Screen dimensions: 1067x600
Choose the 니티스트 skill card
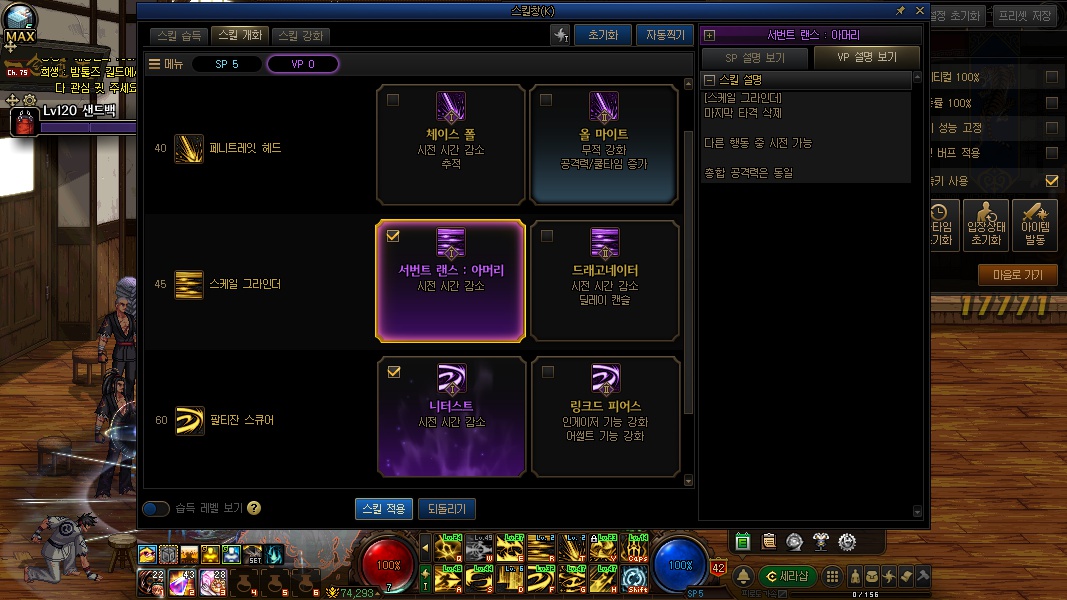coord(451,416)
